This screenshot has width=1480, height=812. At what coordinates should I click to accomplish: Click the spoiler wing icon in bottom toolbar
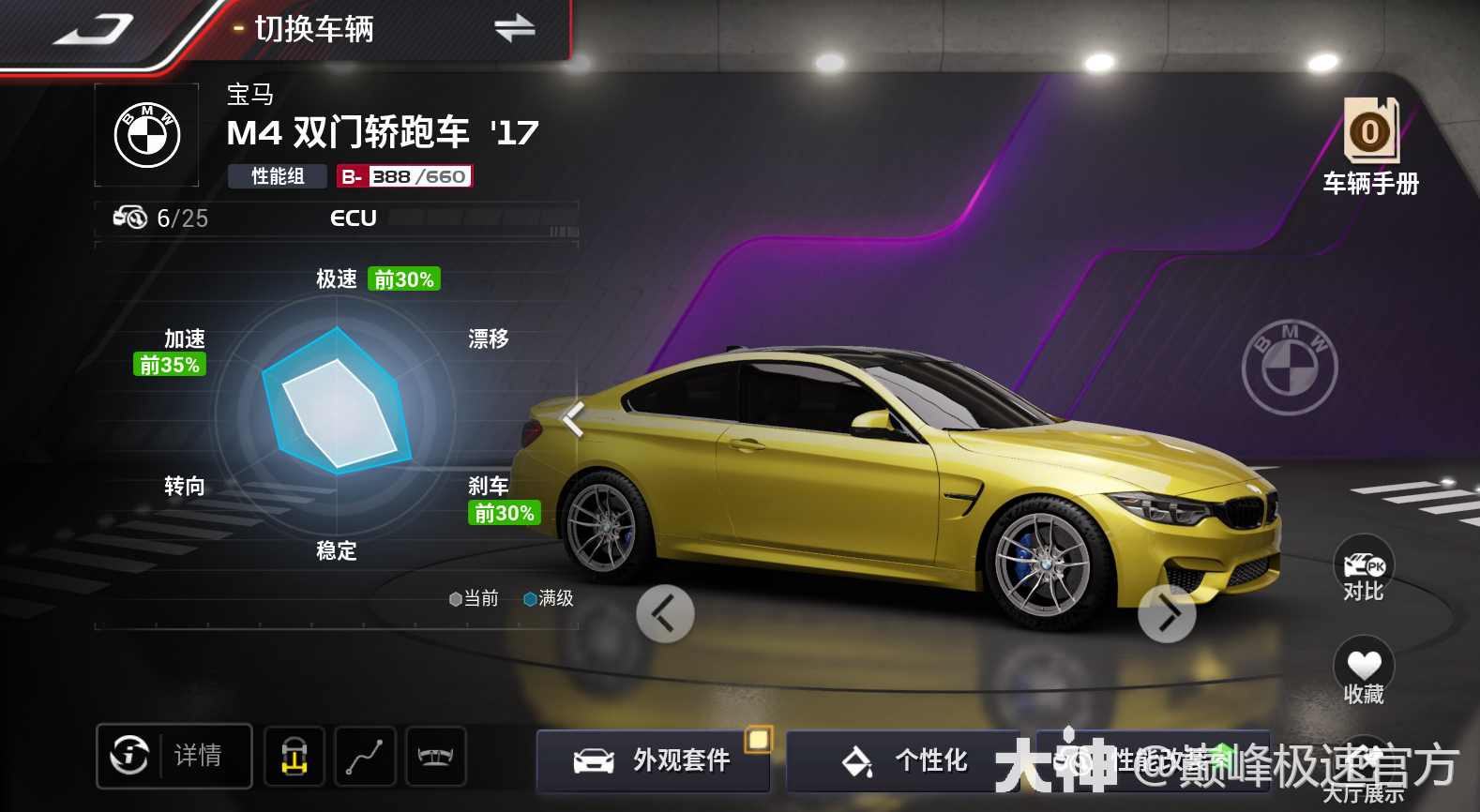coord(436,756)
